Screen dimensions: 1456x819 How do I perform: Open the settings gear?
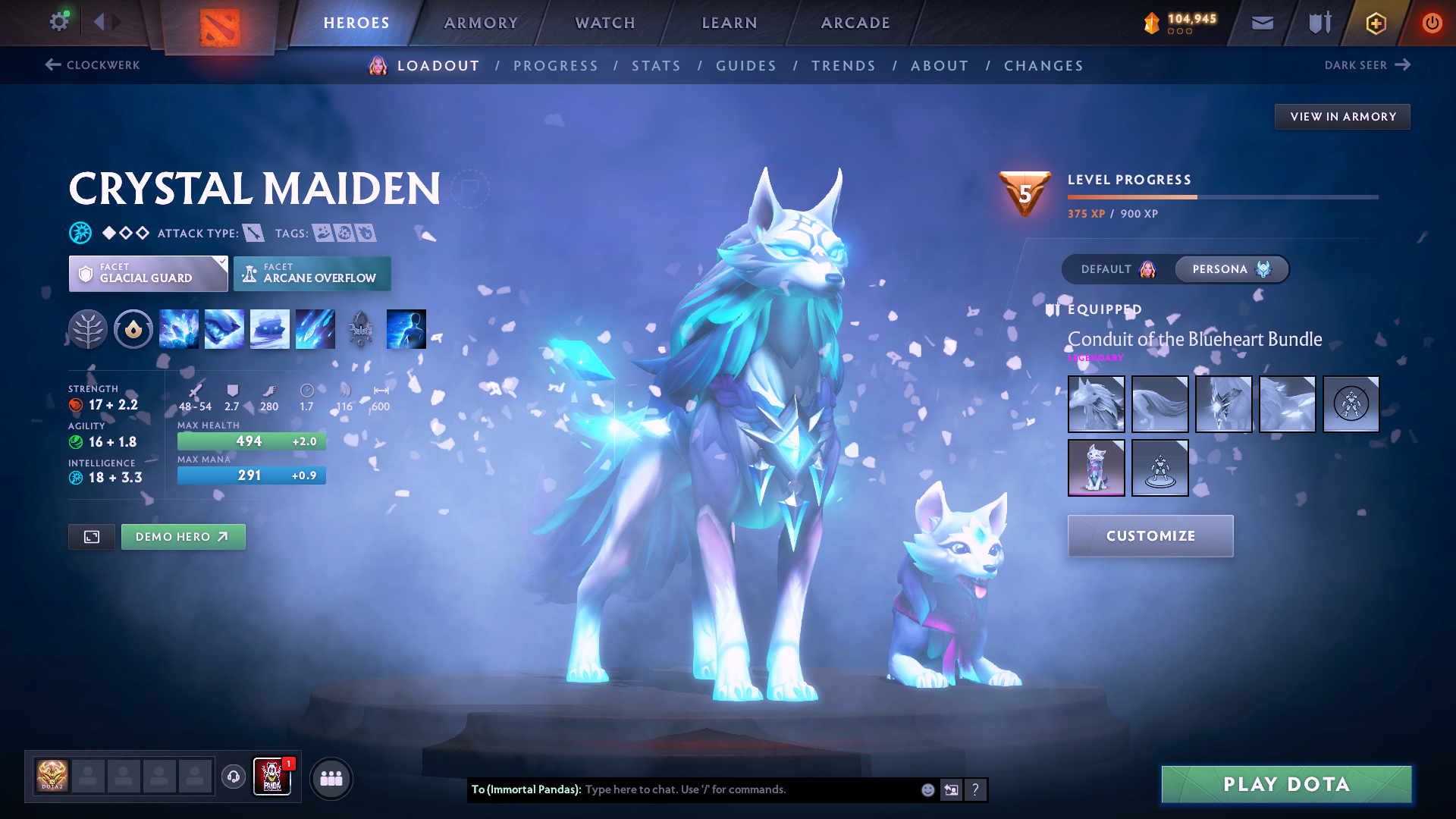pos(58,21)
